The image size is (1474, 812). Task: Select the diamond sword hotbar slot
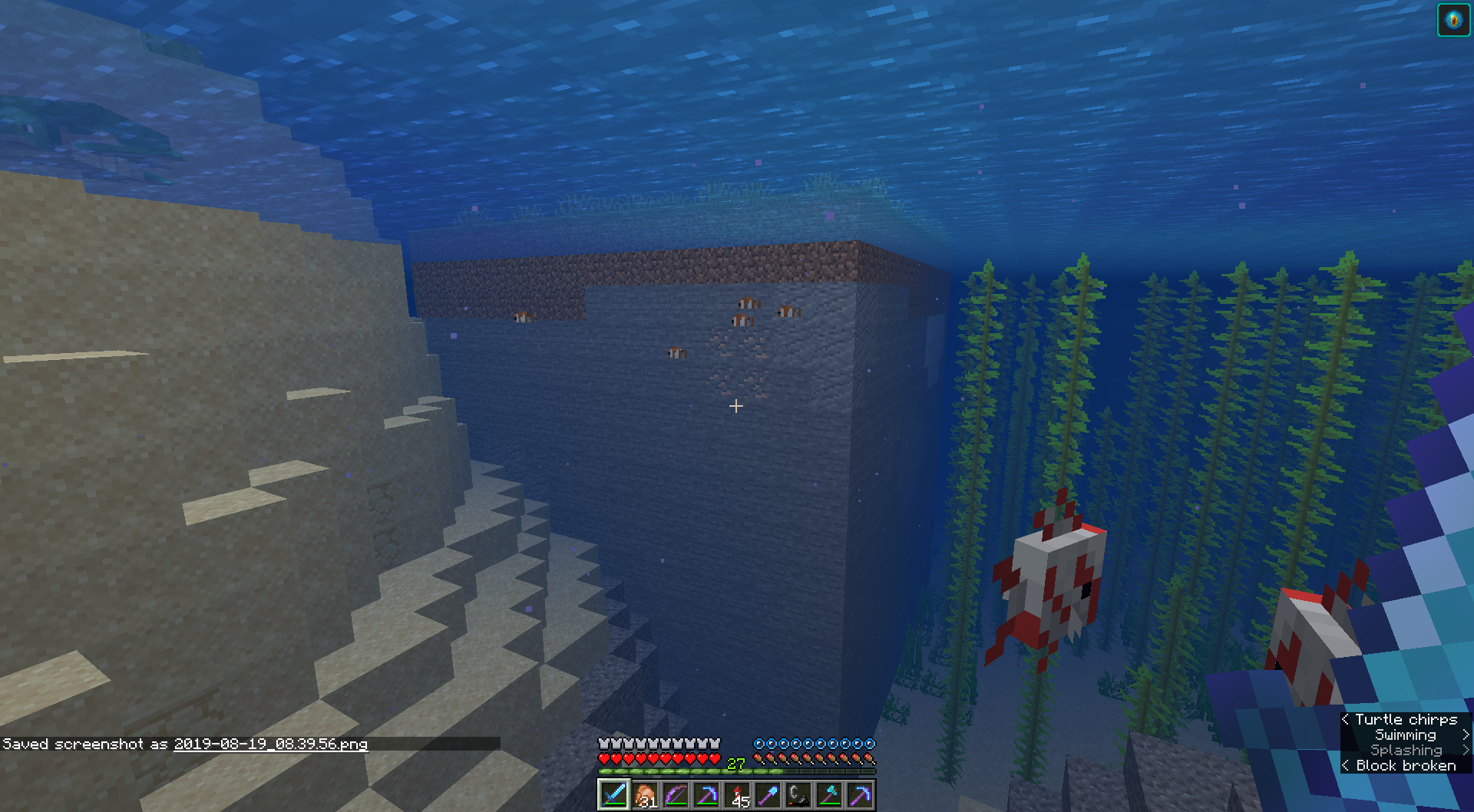tap(613, 795)
